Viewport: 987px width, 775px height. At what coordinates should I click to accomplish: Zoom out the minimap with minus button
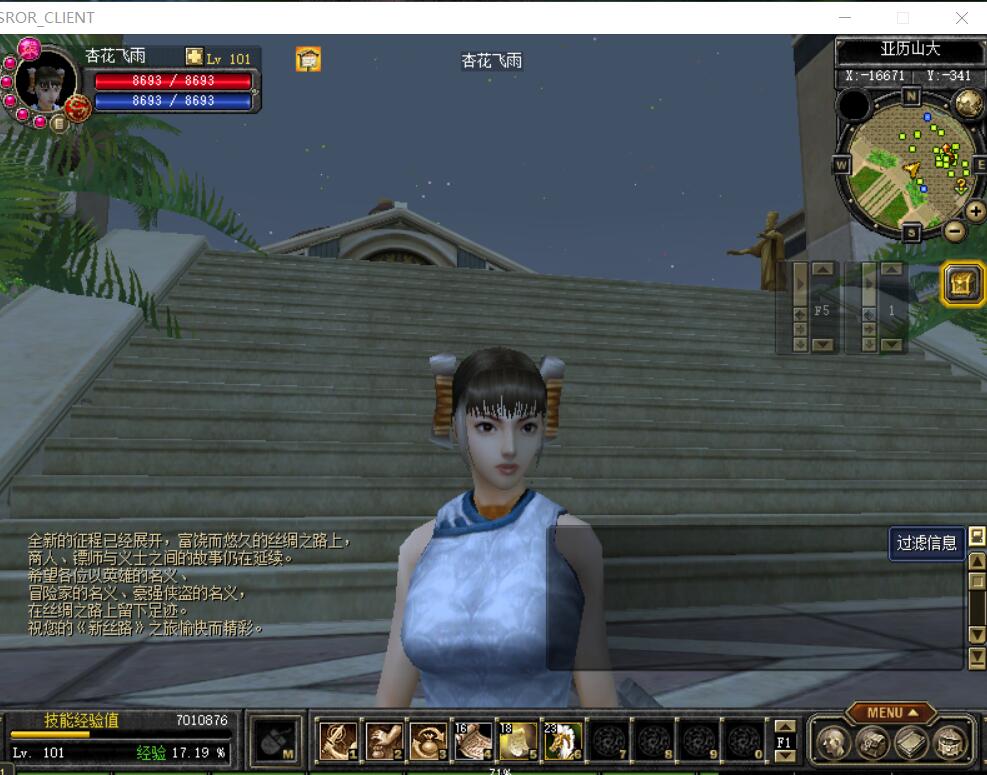tap(954, 231)
